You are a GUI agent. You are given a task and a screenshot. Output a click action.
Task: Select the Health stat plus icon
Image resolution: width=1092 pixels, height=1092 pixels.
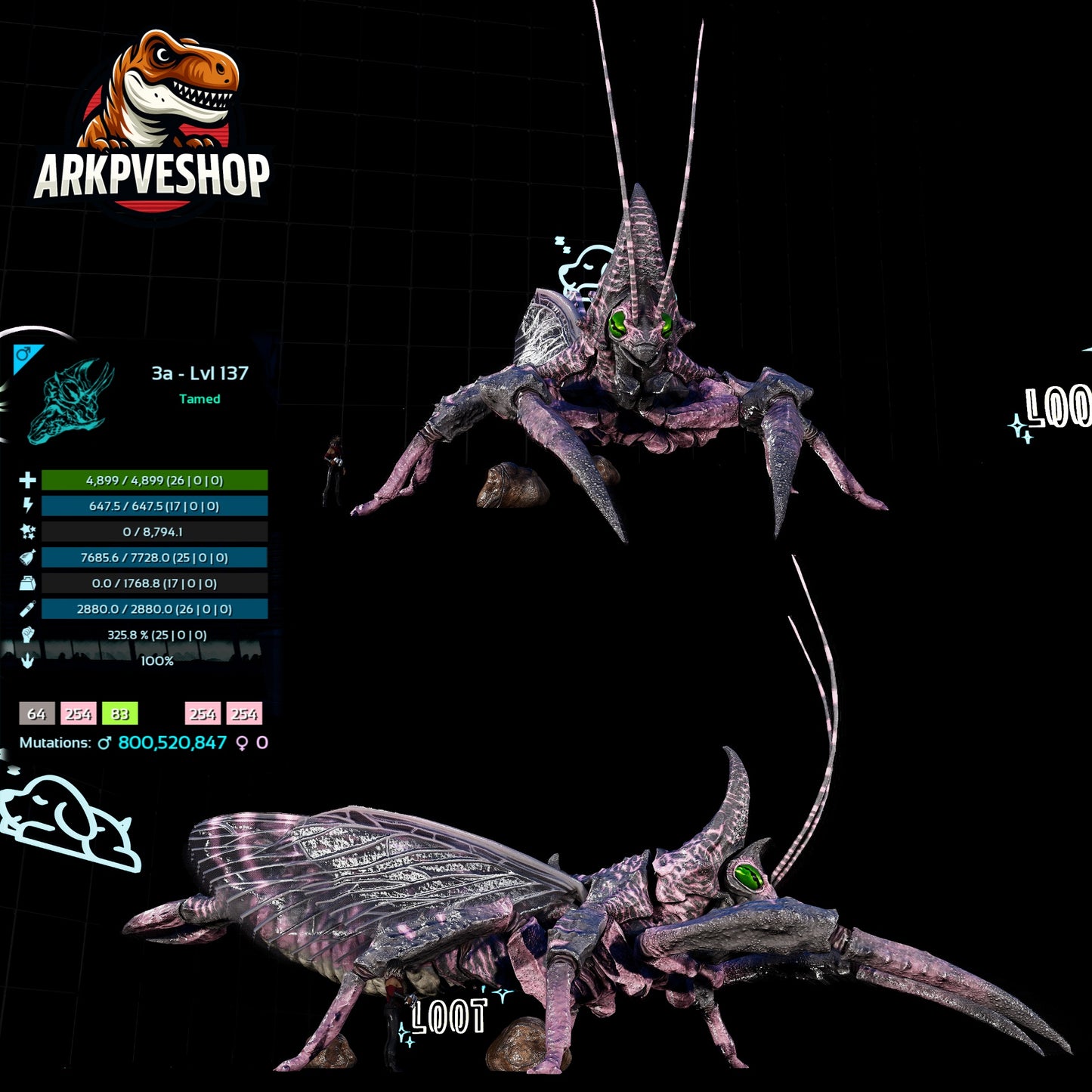click(26, 481)
